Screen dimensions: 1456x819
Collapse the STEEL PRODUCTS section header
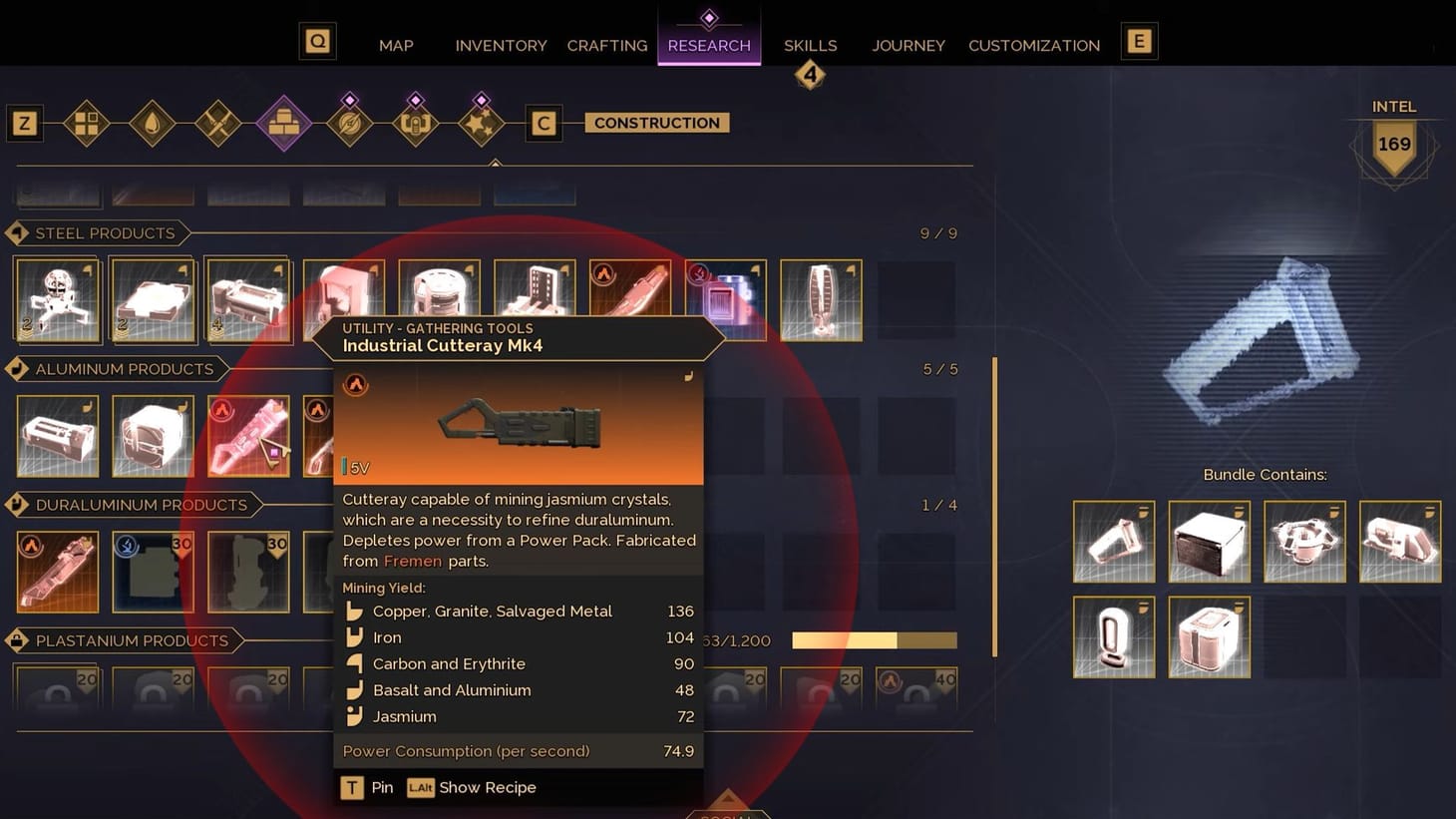tap(97, 232)
